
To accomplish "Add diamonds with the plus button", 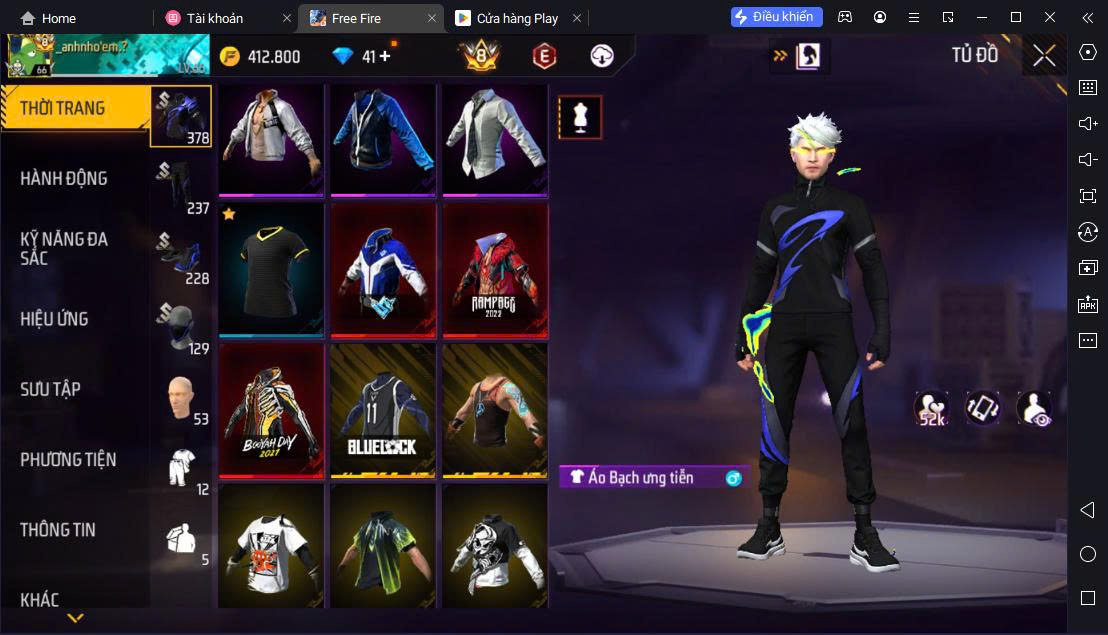I will point(385,57).
